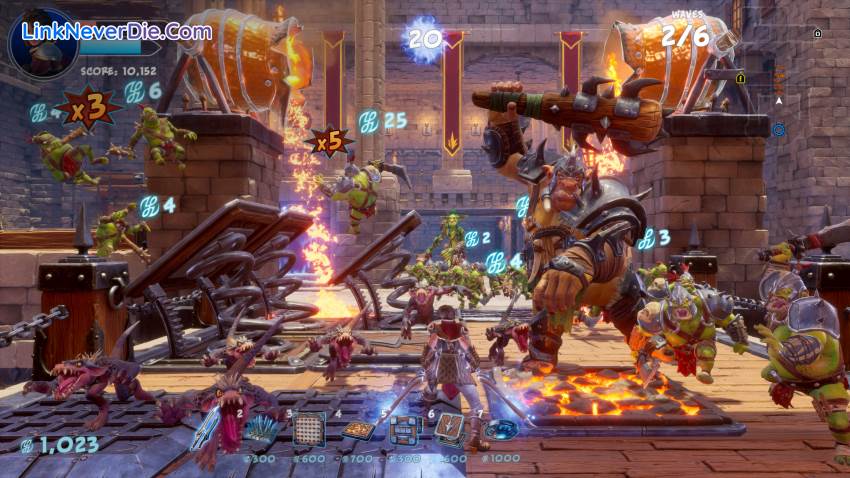This screenshot has height=478, width=850.
Task: Click the LinkNeverDie.Com watermark link
Action: pyautogui.click(x=116, y=31)
